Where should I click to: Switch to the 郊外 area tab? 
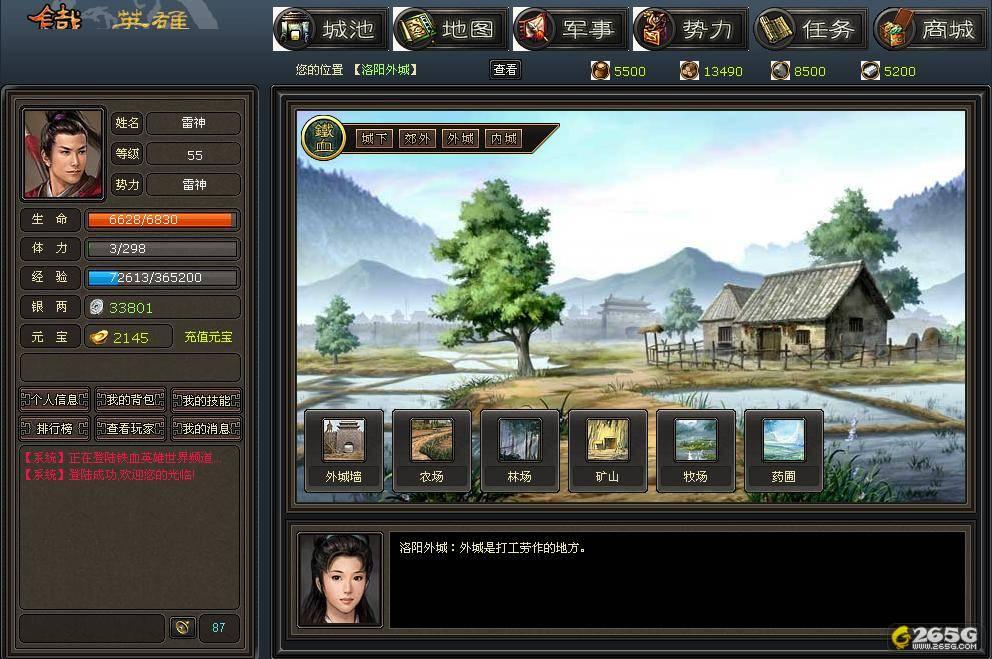(x=418, y=139)
